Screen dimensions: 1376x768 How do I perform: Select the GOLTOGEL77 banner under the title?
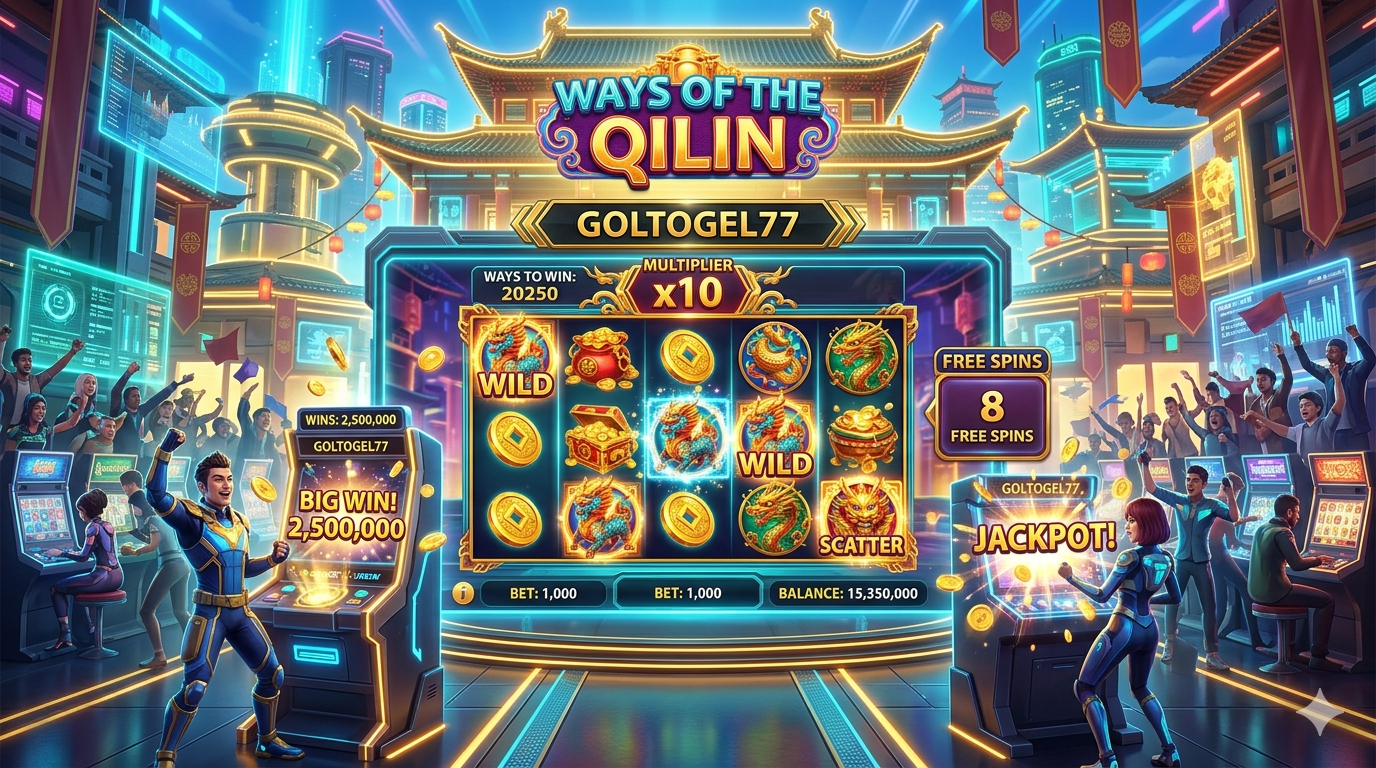point(687,224)
